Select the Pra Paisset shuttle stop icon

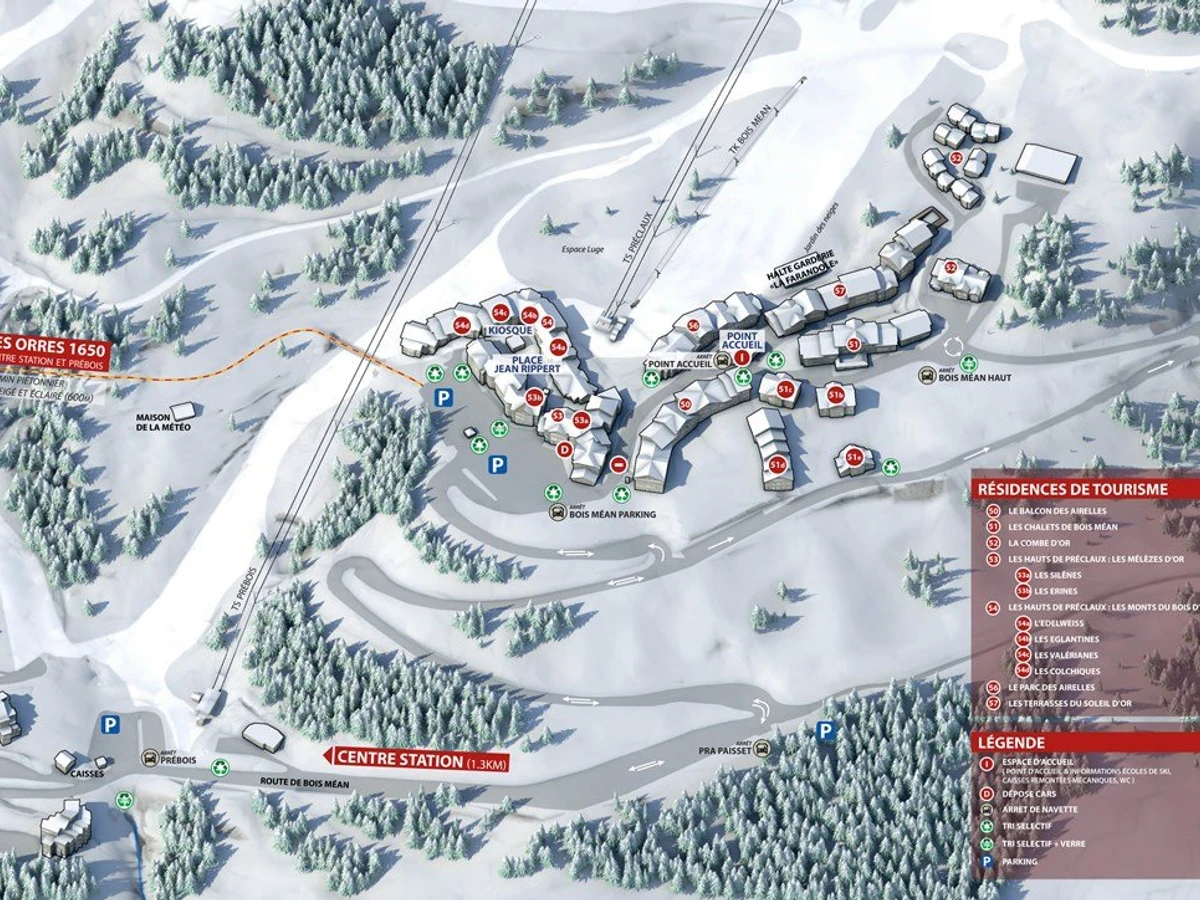tap(763, 747)
